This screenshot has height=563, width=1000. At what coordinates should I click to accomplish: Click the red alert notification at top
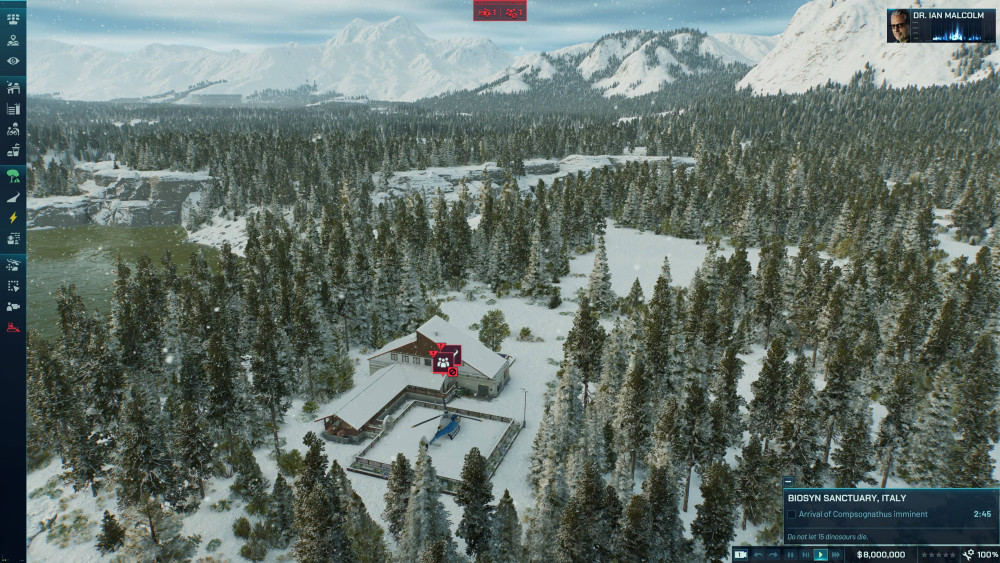click(x=500, y=12)
